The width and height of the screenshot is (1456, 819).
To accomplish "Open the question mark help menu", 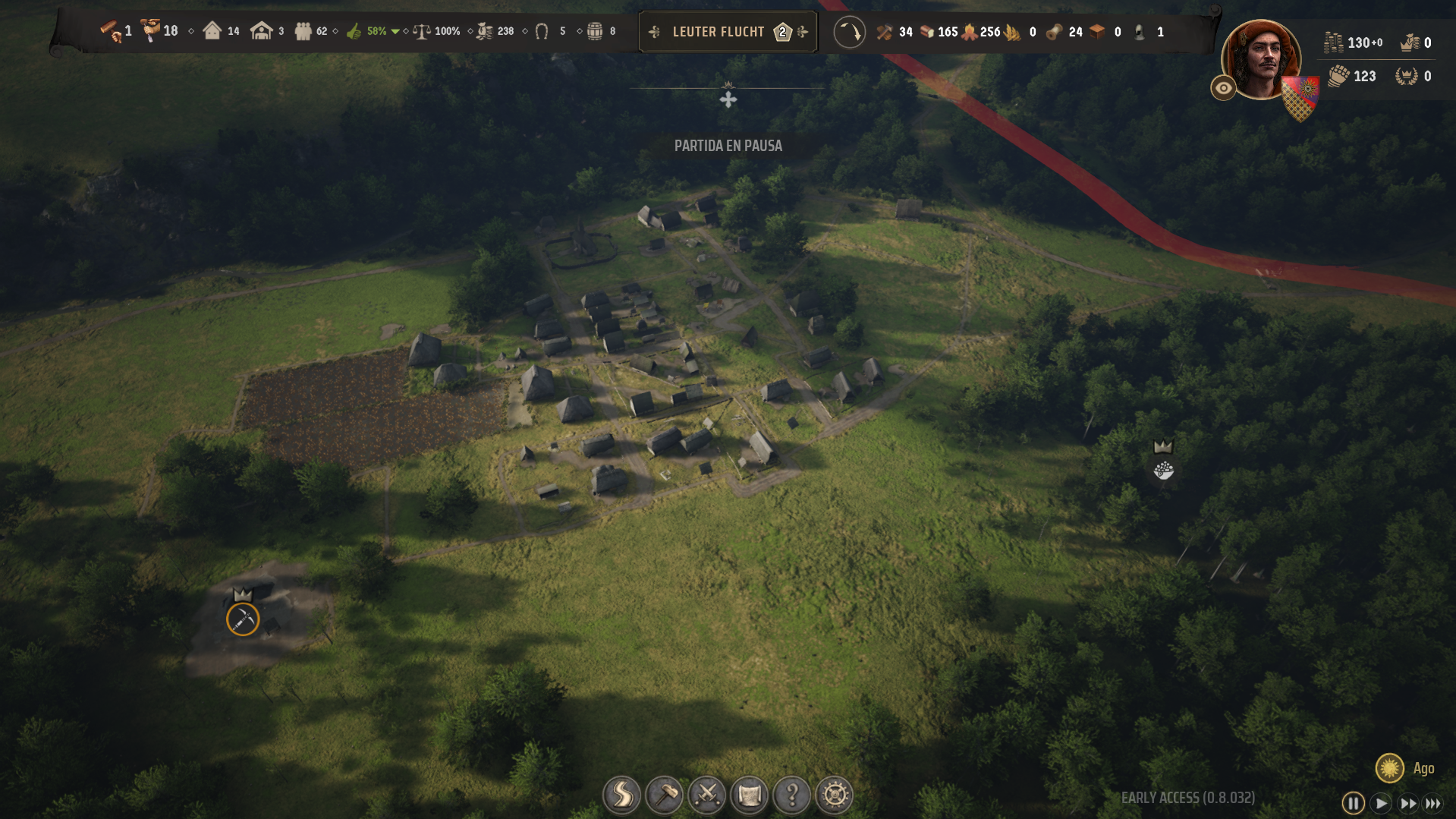I will click(x=791, y=795).
